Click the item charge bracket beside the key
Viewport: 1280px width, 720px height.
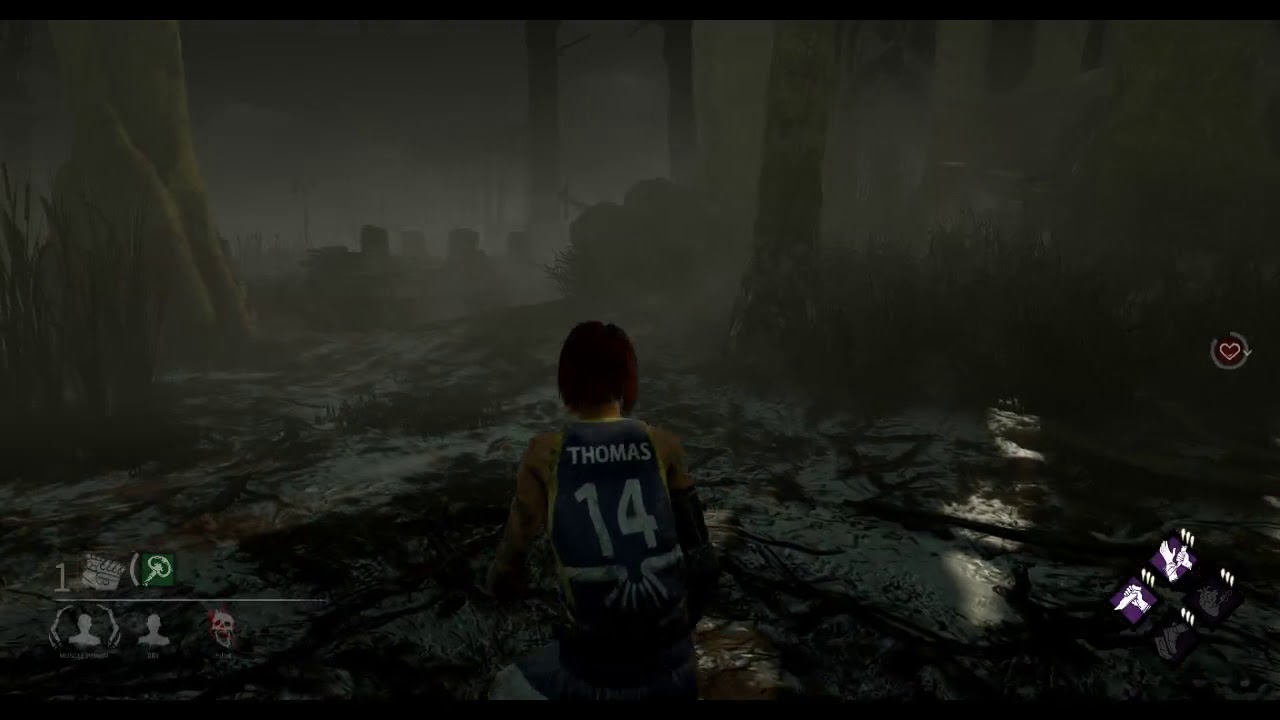[x=133, y=569]
